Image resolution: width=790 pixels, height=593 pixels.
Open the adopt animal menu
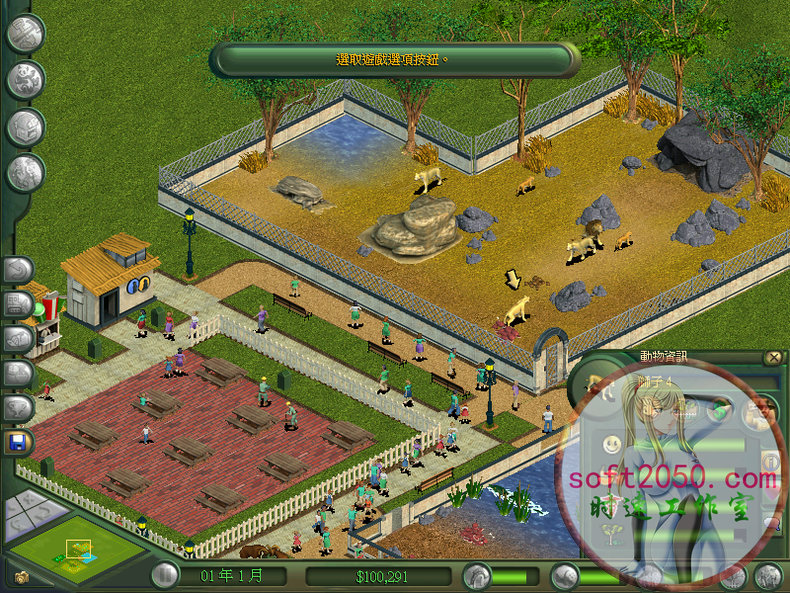(25, 80)
